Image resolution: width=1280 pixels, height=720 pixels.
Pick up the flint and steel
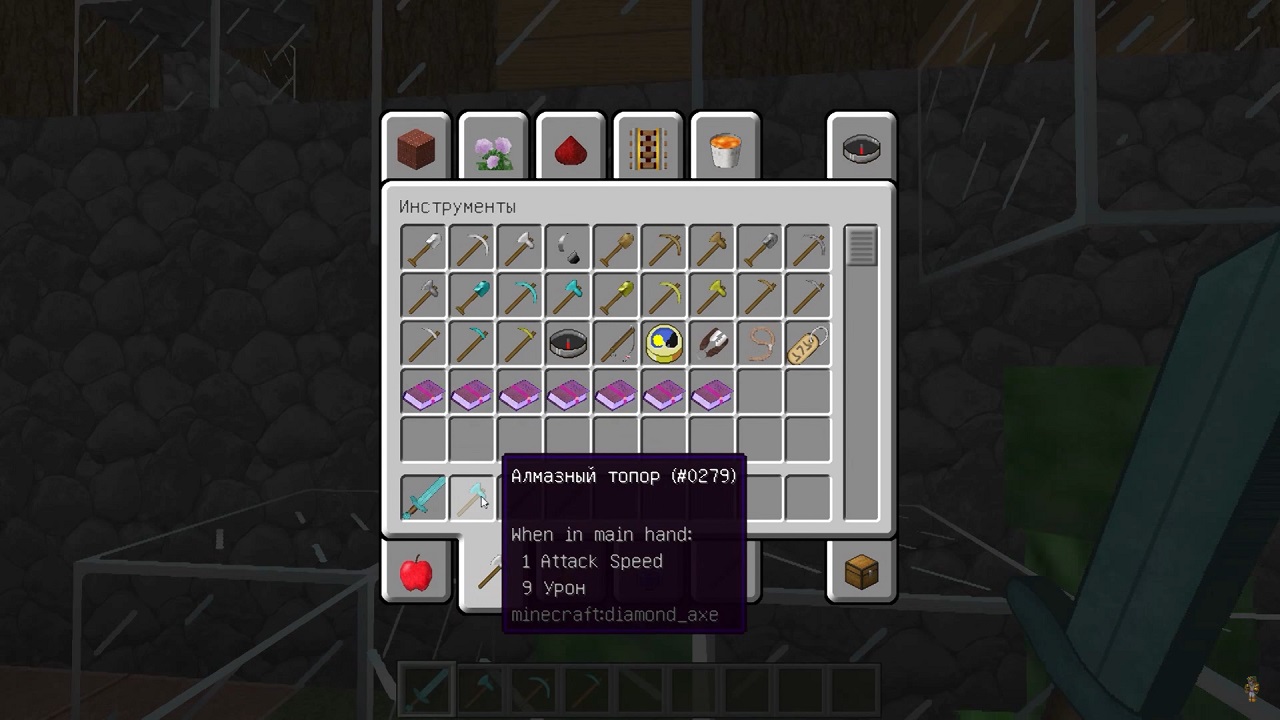tap(567, 247)
